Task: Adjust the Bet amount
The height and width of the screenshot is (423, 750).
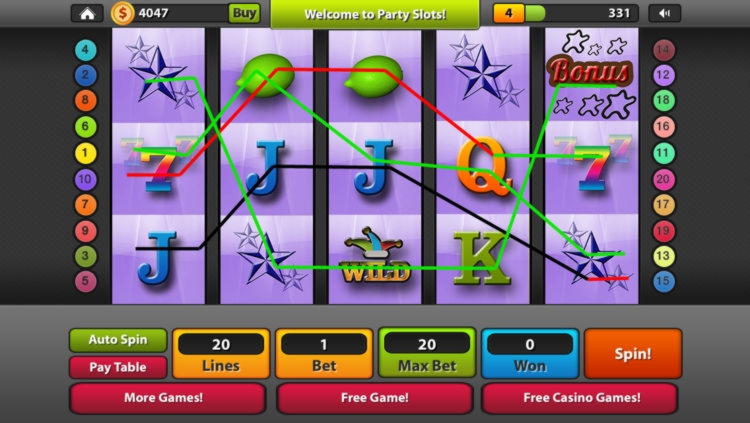Action: 324,354
